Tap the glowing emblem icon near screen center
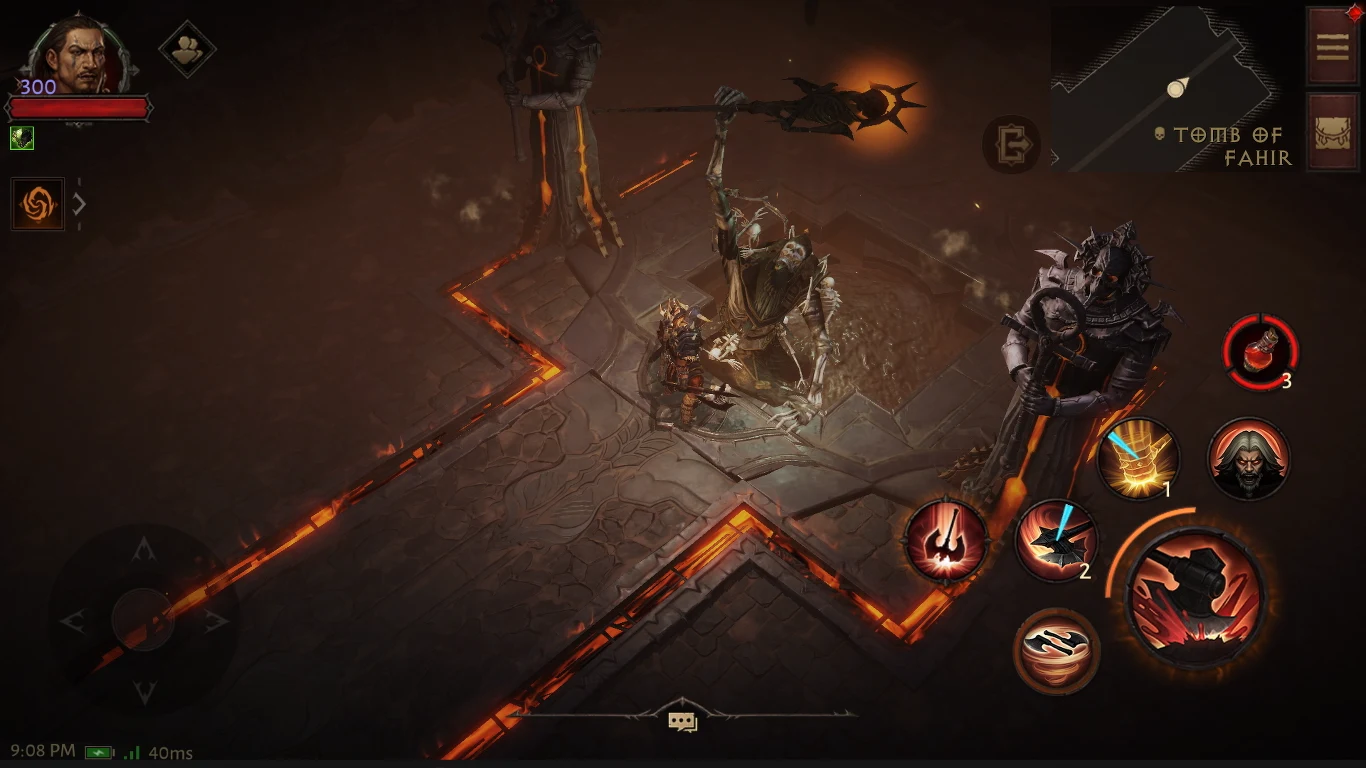The image size is (1366, 768). [1013, 144]
